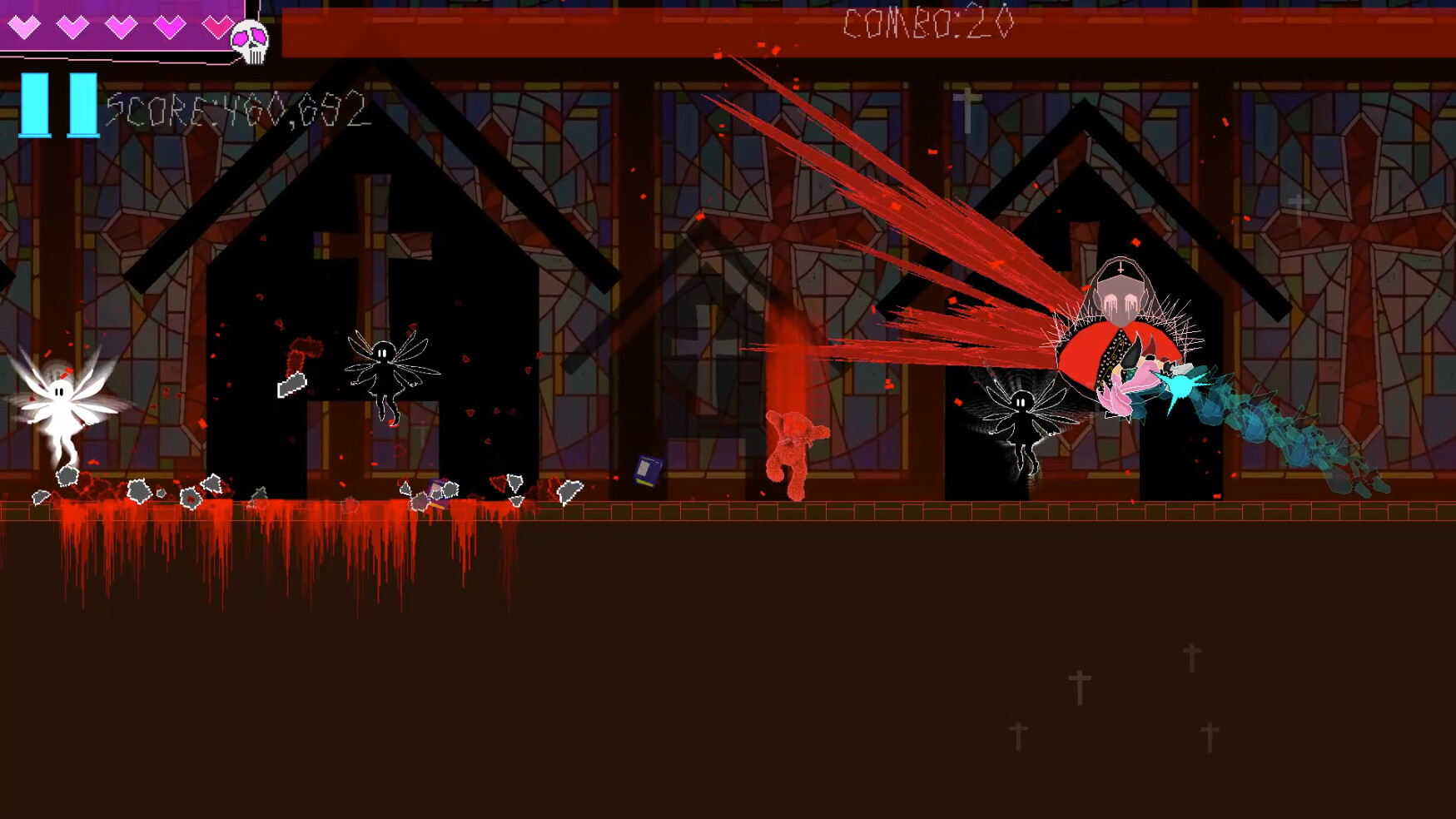Click the last heart before the skull

click(218, 27)
